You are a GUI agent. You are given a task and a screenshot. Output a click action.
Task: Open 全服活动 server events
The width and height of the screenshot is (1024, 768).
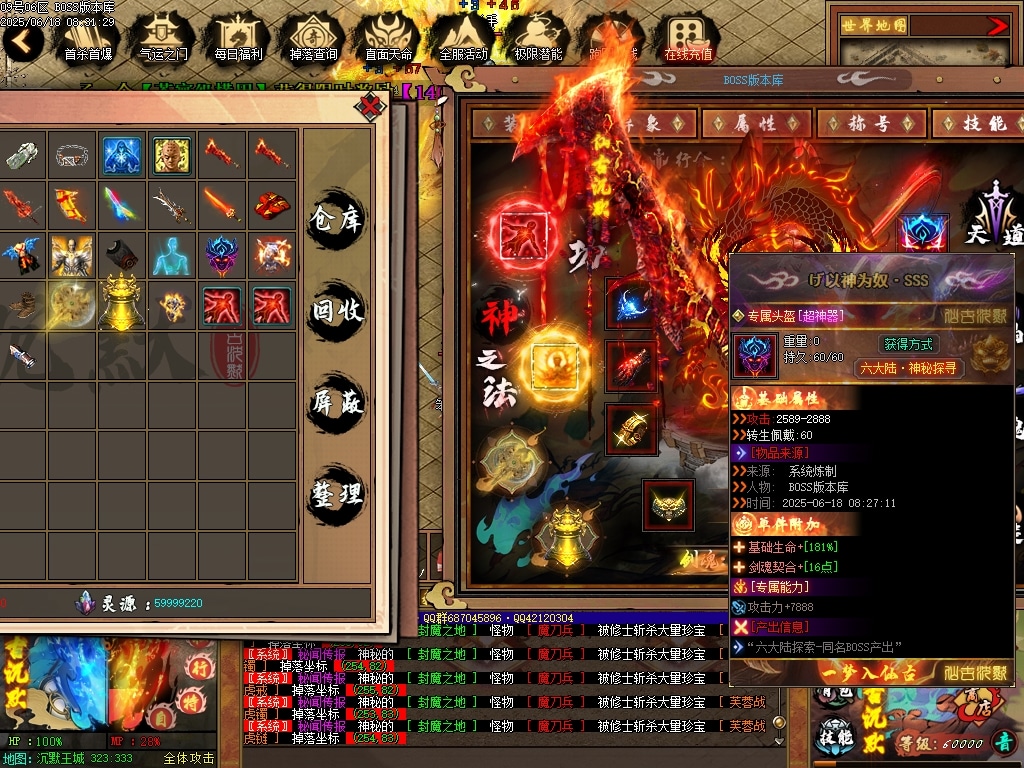coord(463,39)
